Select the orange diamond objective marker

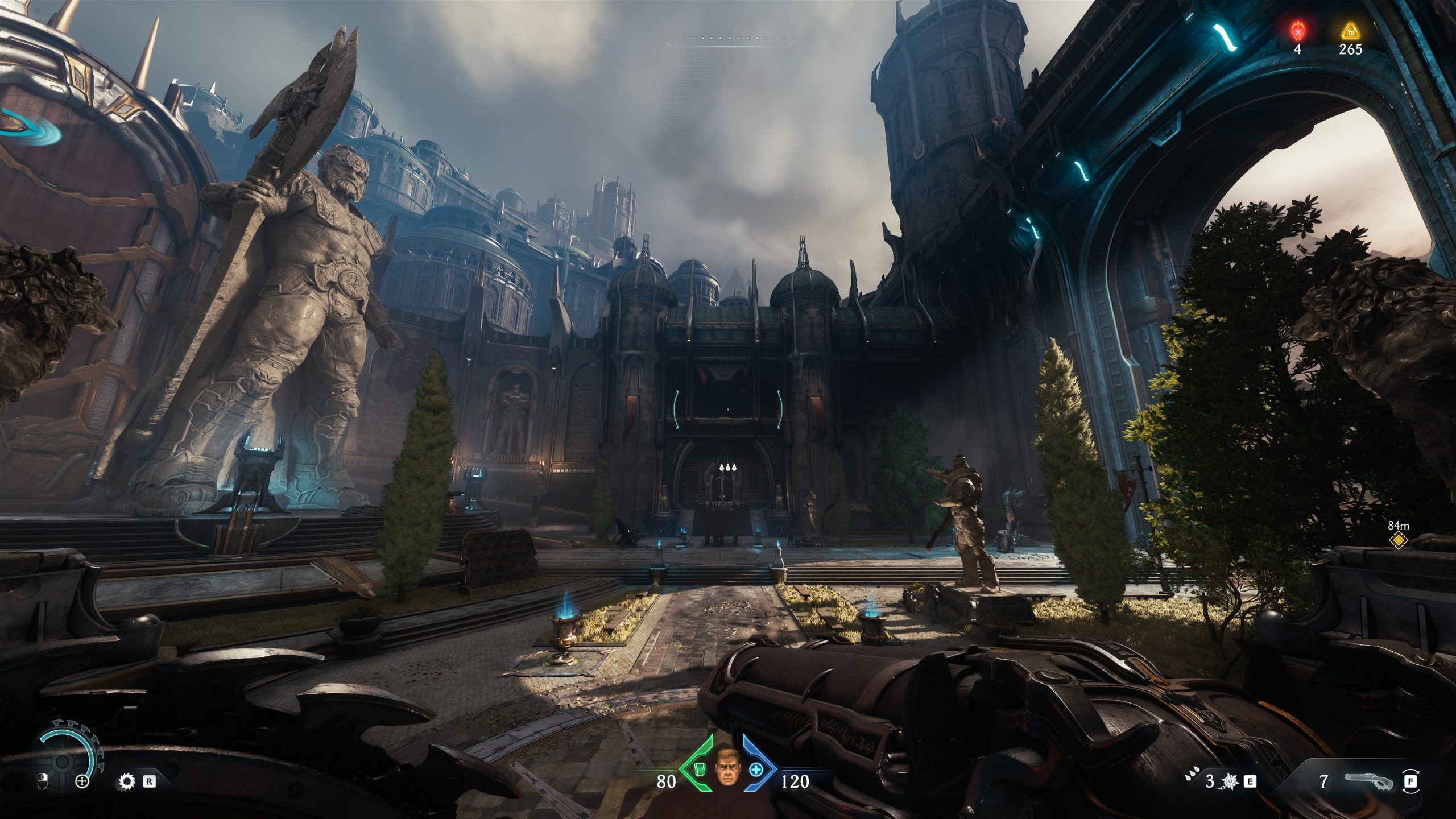point(1397,541)
